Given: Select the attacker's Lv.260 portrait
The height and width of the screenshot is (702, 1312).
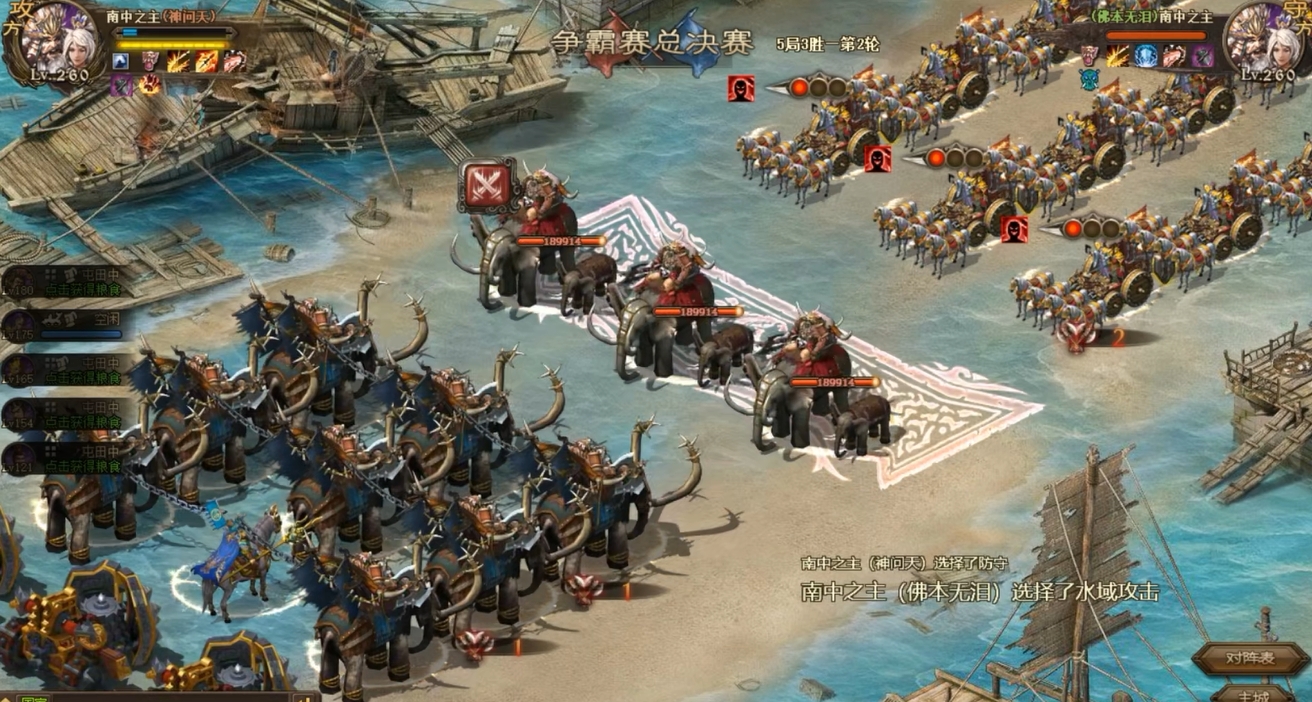Looking at the screenshot, I should tap(57, 40).
